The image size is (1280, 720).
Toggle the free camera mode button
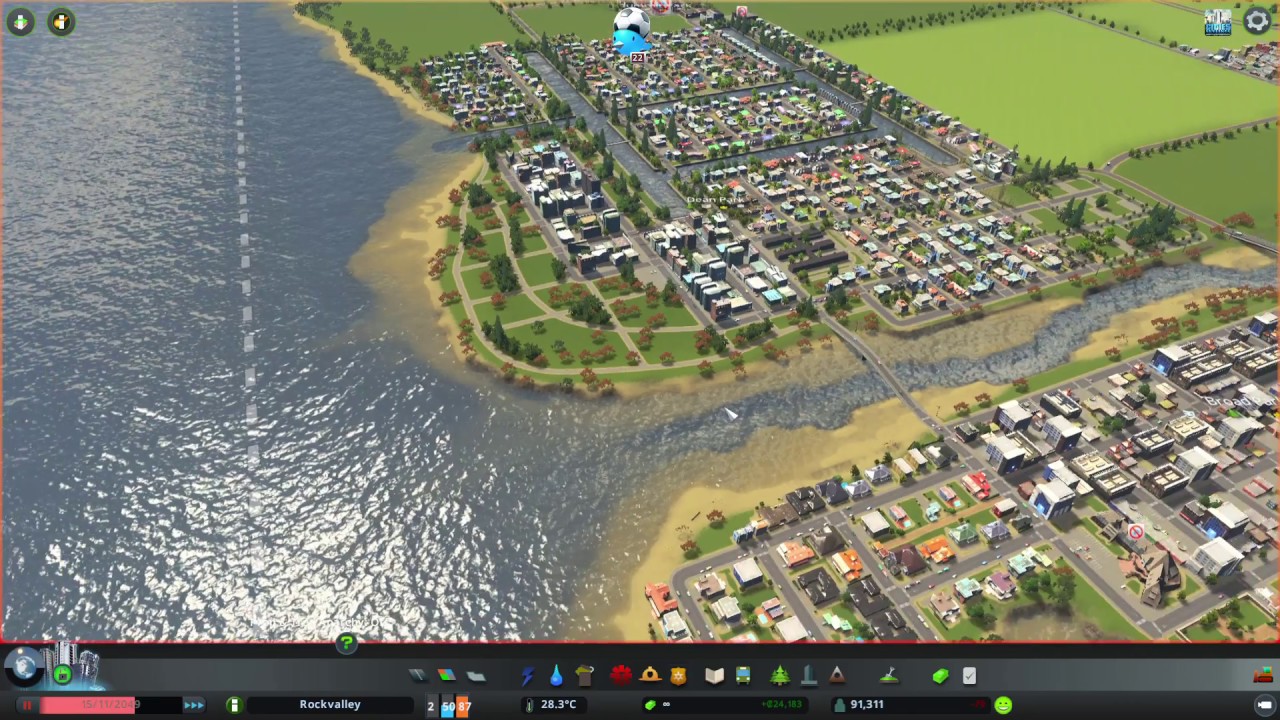1265,705
